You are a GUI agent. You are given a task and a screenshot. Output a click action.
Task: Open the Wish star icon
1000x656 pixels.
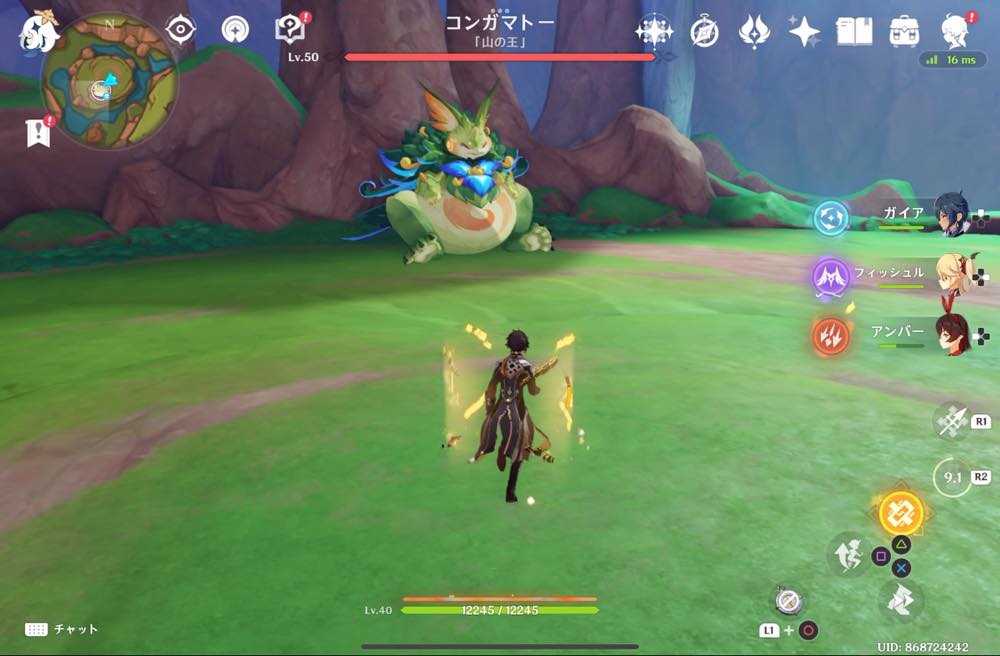[654, 32]
